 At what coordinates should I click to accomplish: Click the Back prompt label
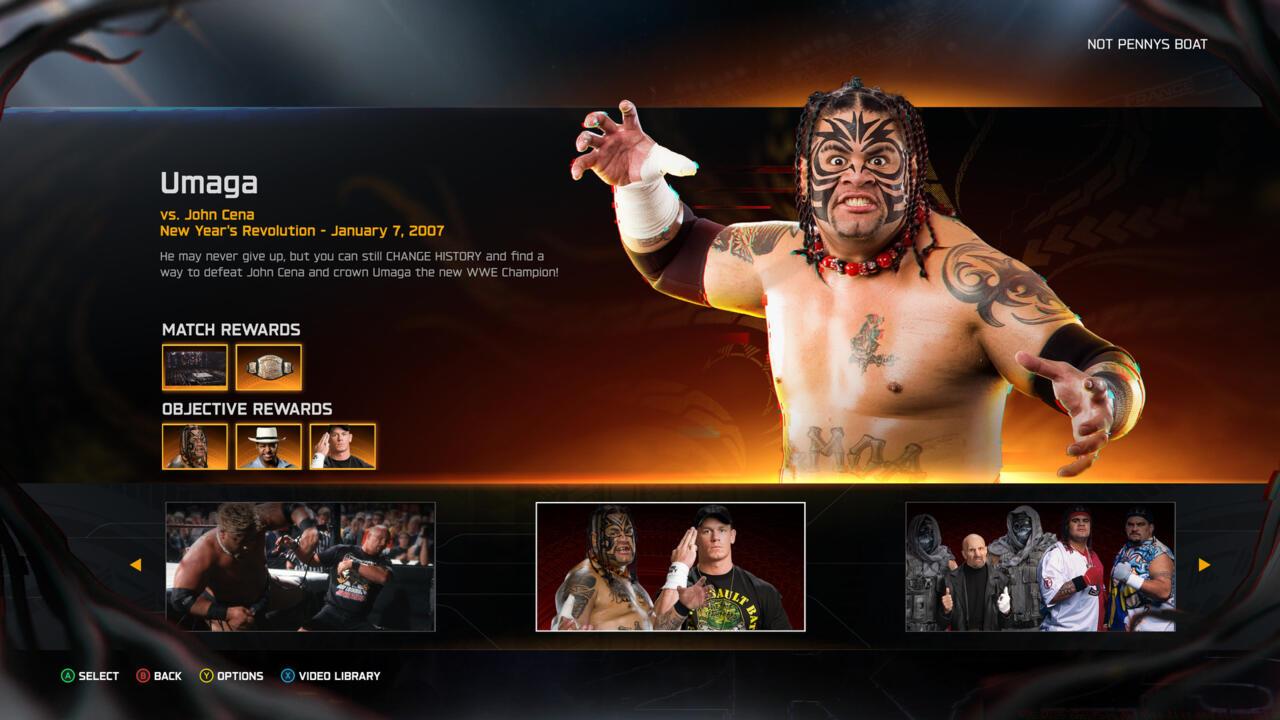167,676
